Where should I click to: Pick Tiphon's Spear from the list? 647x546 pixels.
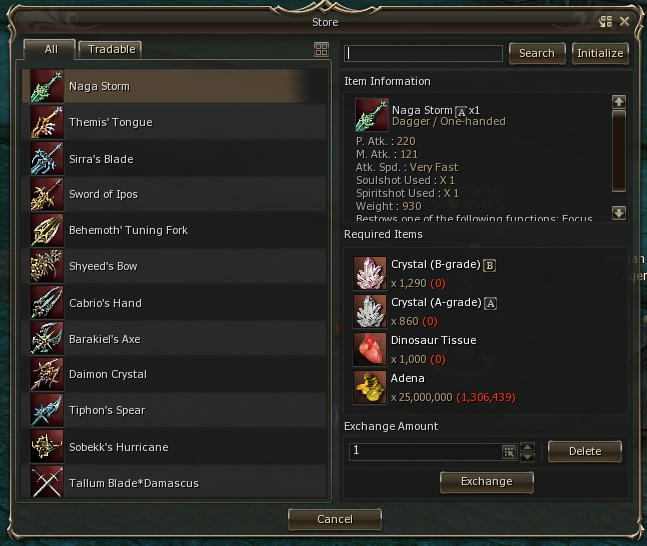(176, 410)
